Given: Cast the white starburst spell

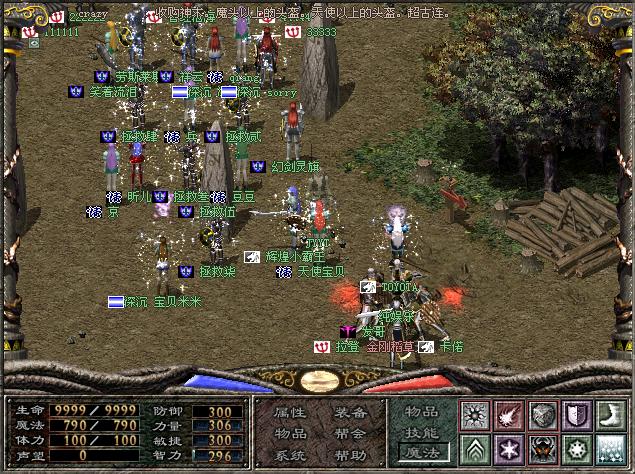Looking at the screenshot, I should tap(474, 415).
